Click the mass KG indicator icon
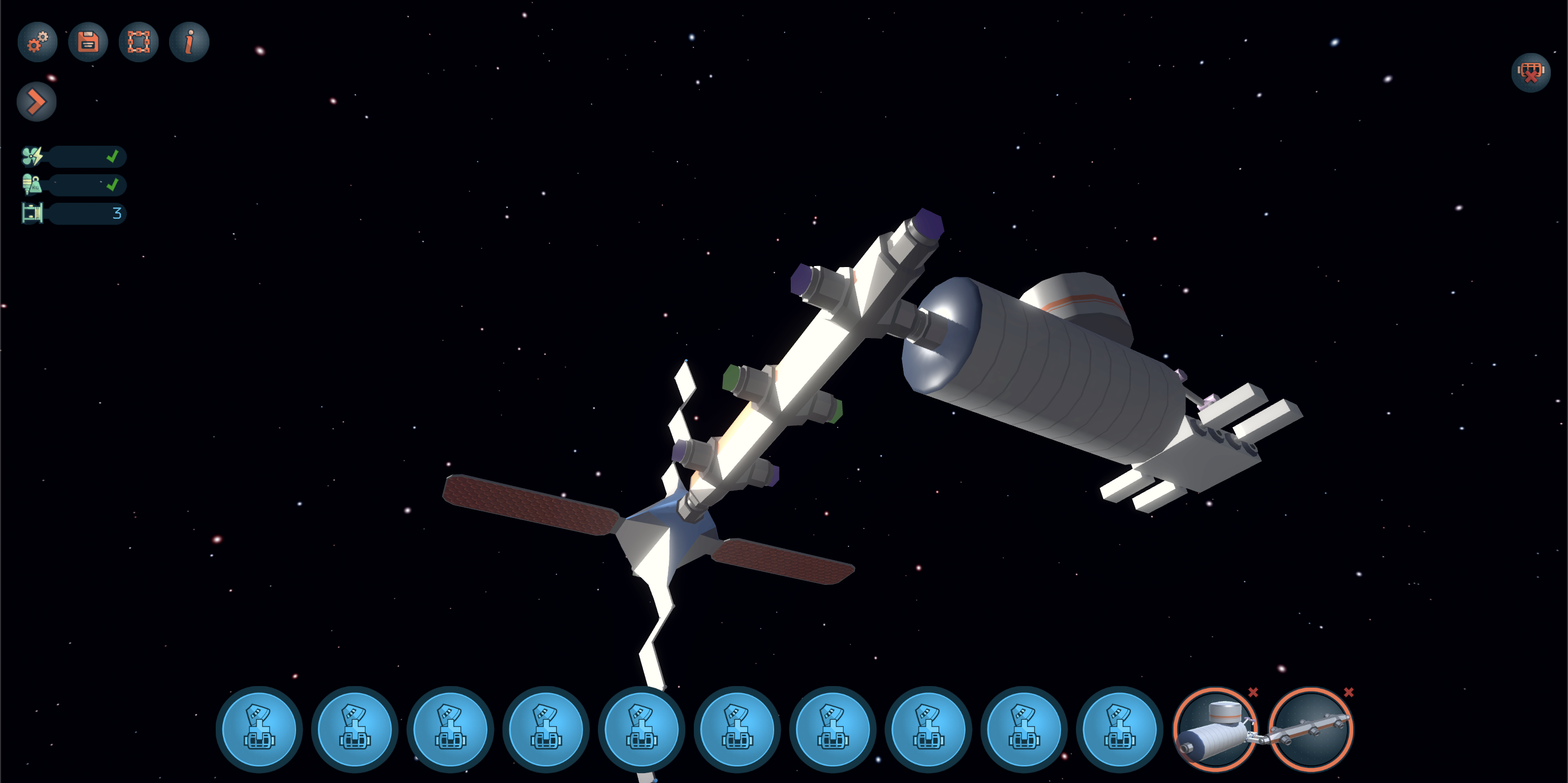 (31, 185)
